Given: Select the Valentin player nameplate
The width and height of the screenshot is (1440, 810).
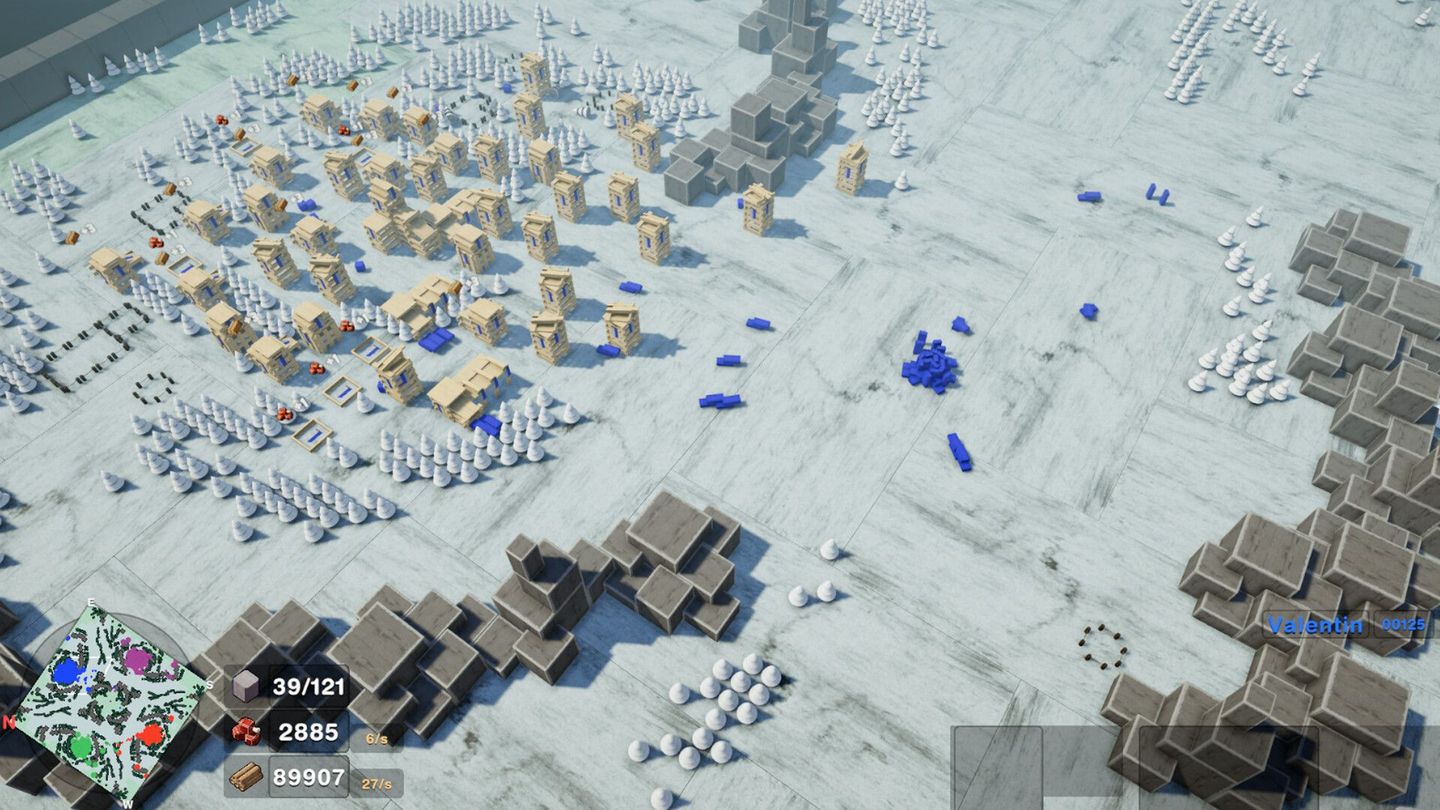Looking at the screenshot, I should pos(1317,624).
